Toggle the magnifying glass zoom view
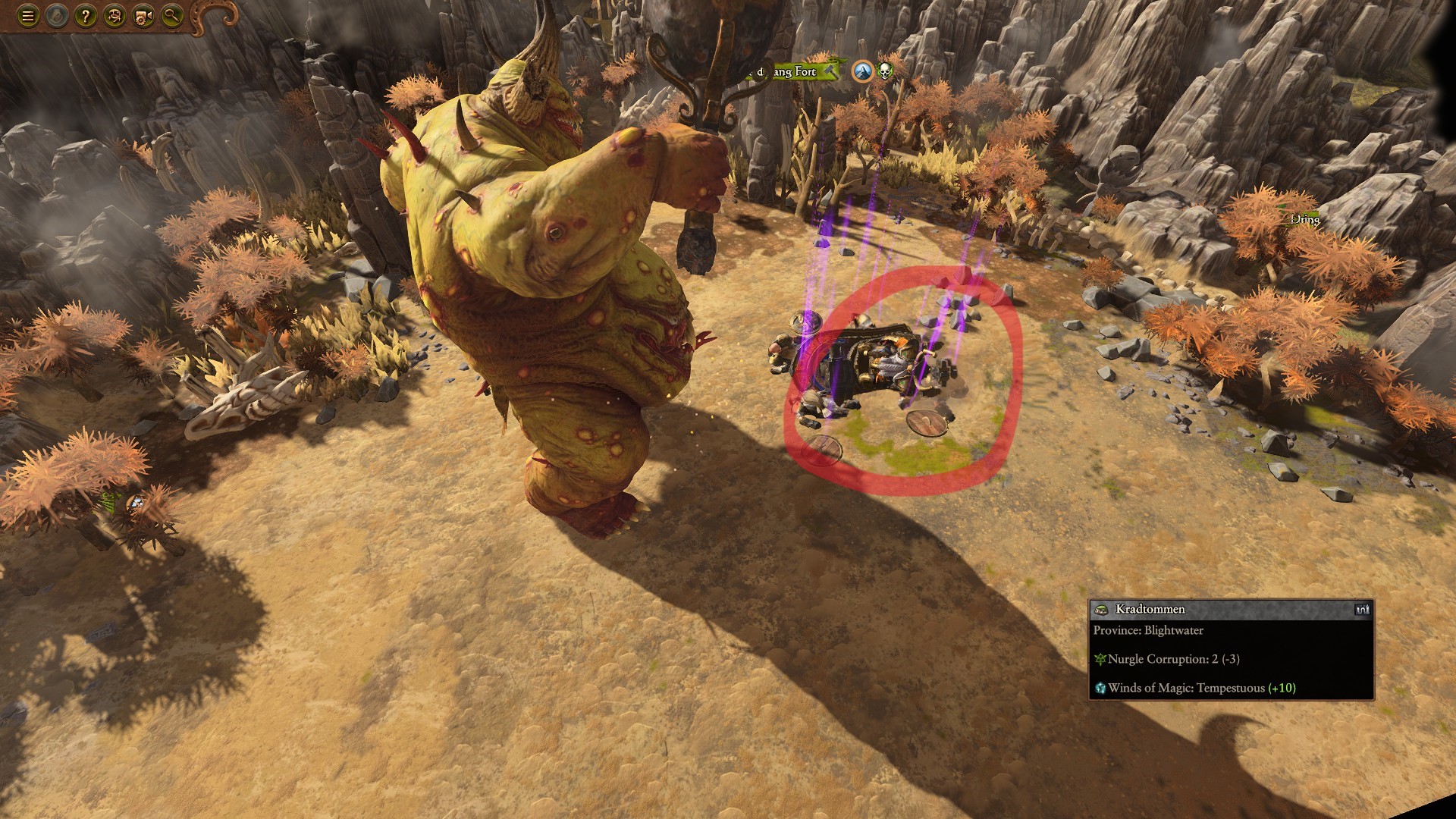 click(x=173, y=14)
